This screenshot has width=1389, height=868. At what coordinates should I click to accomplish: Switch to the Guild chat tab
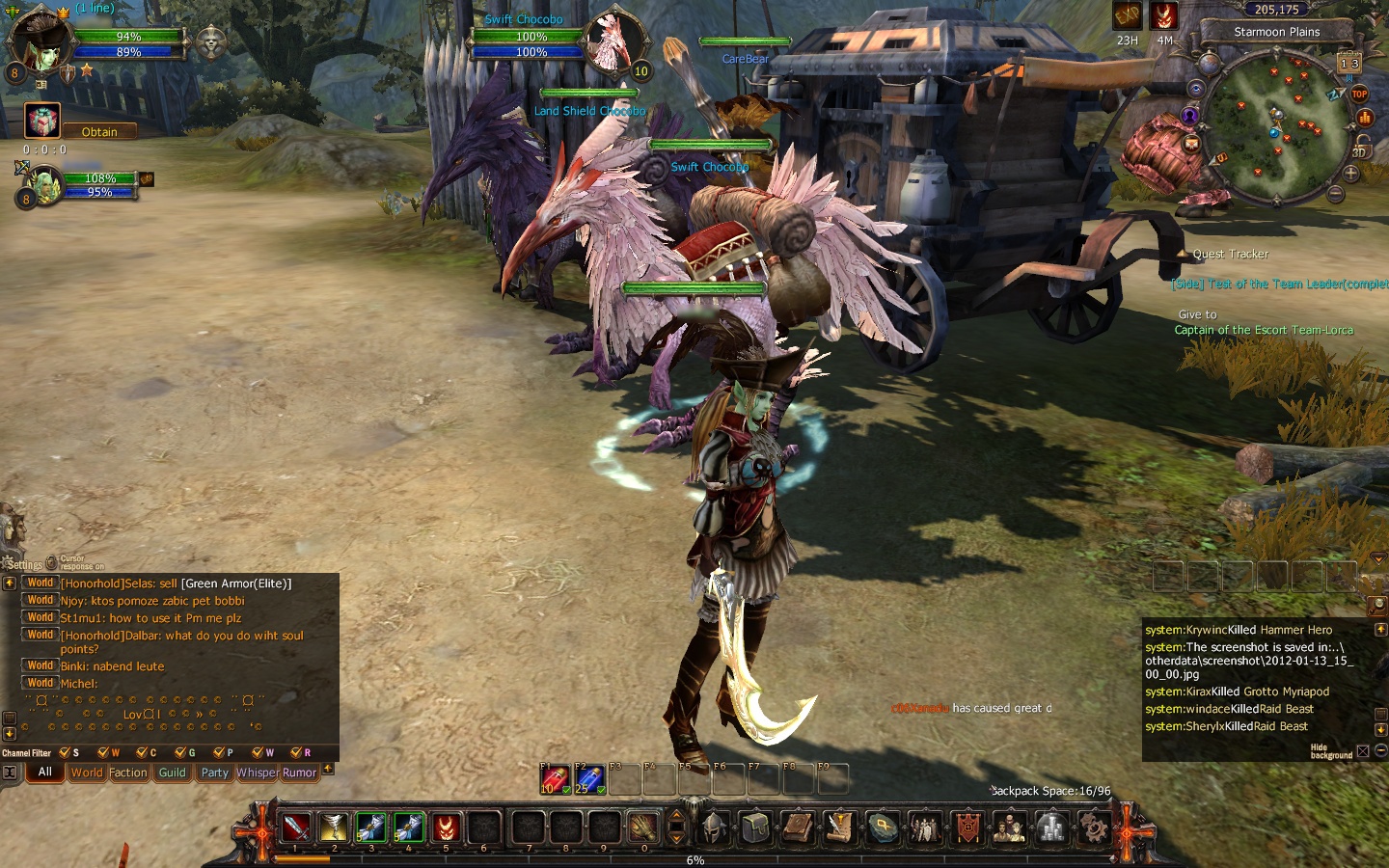172,773
